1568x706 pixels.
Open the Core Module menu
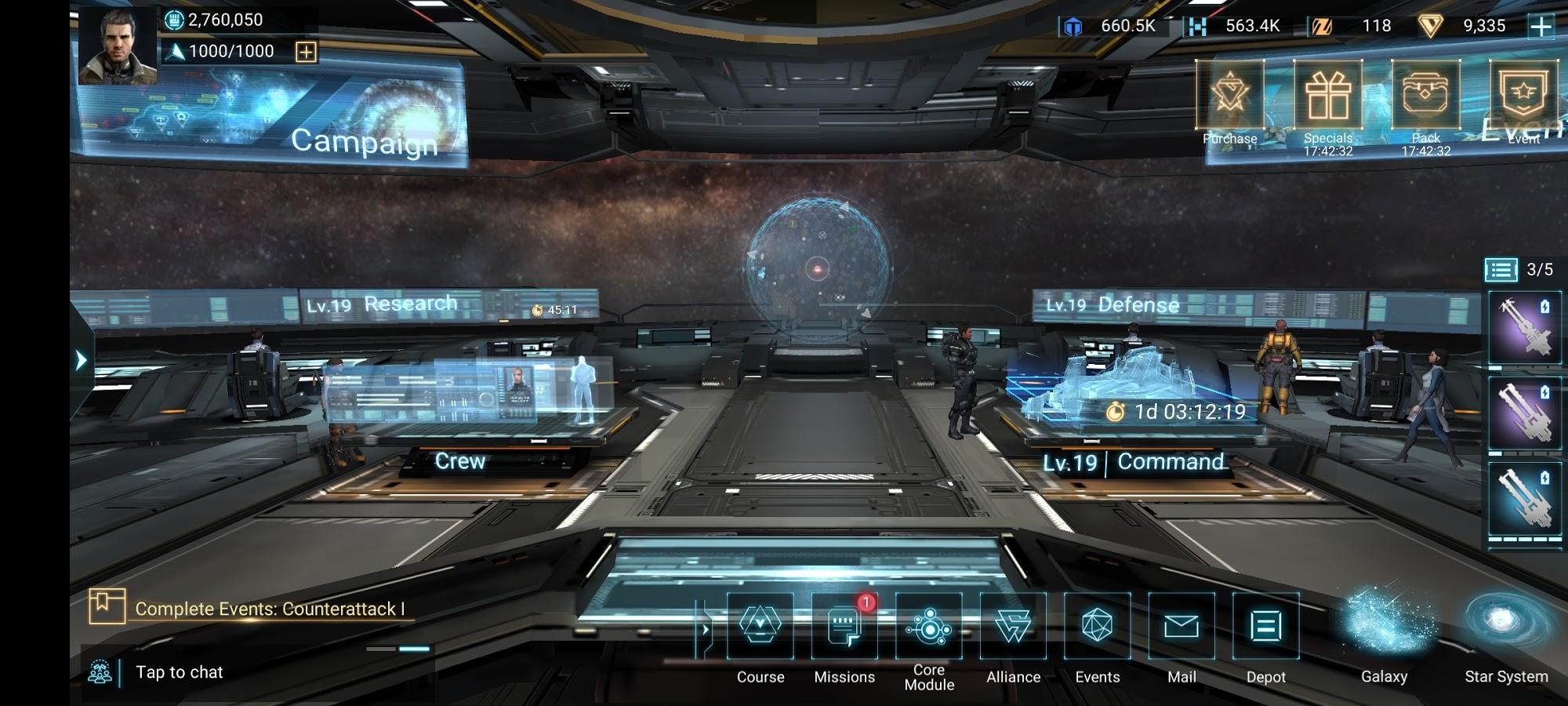(929, 627)
